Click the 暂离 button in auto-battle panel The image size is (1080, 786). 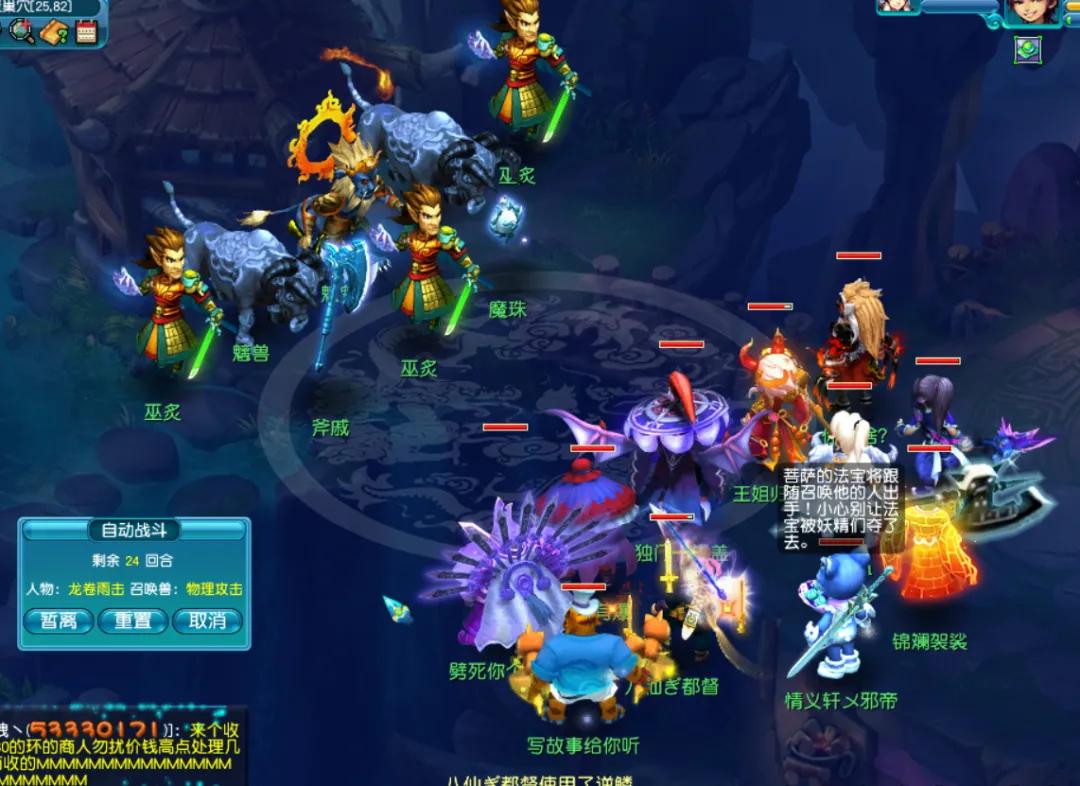[x=58, y=621]
